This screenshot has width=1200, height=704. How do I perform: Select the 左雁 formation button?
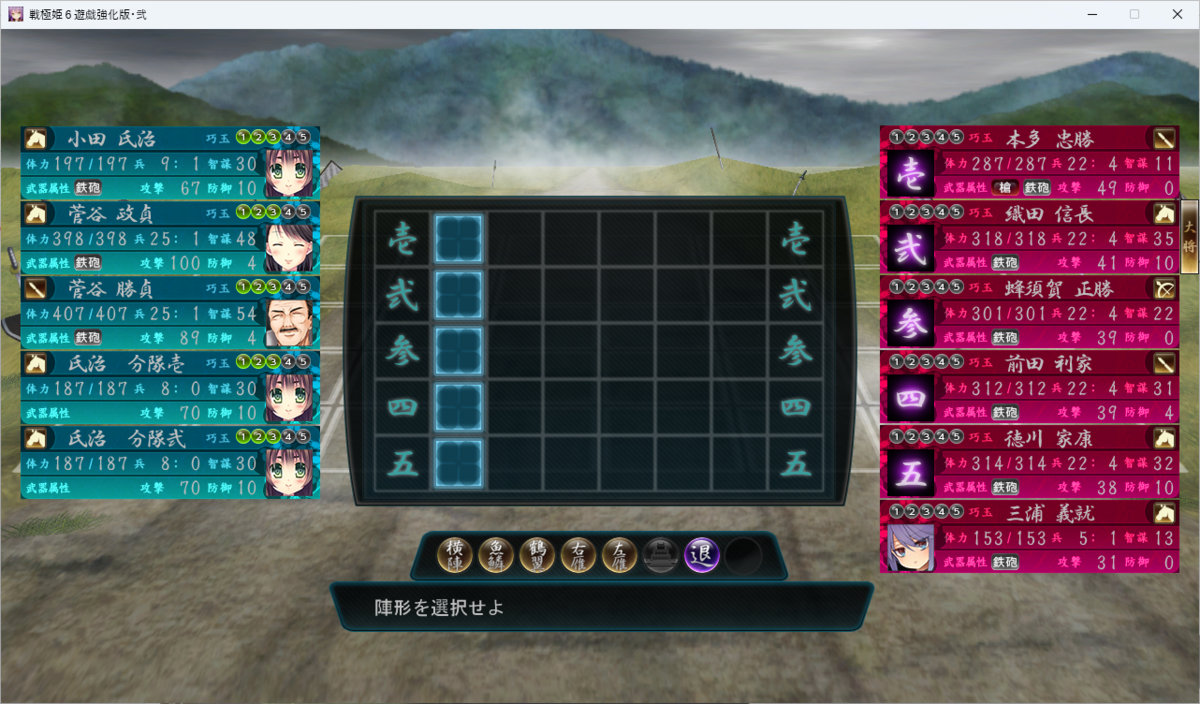pos(620,555)
